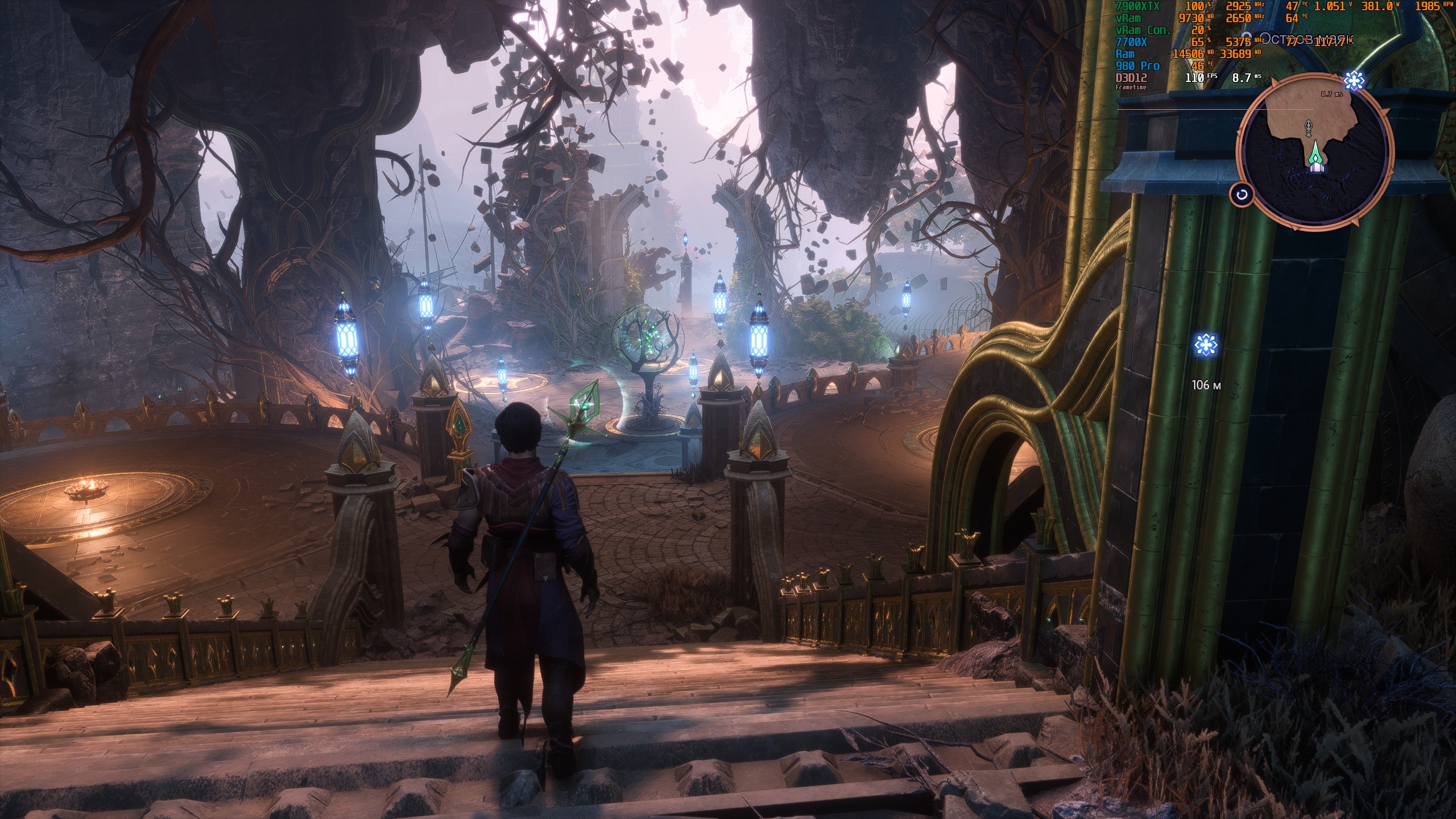The width and height of the screenshot is (1456, 819).
Task: Click the 106 m objective waypoint marker
Action: tap(1205, 345)
